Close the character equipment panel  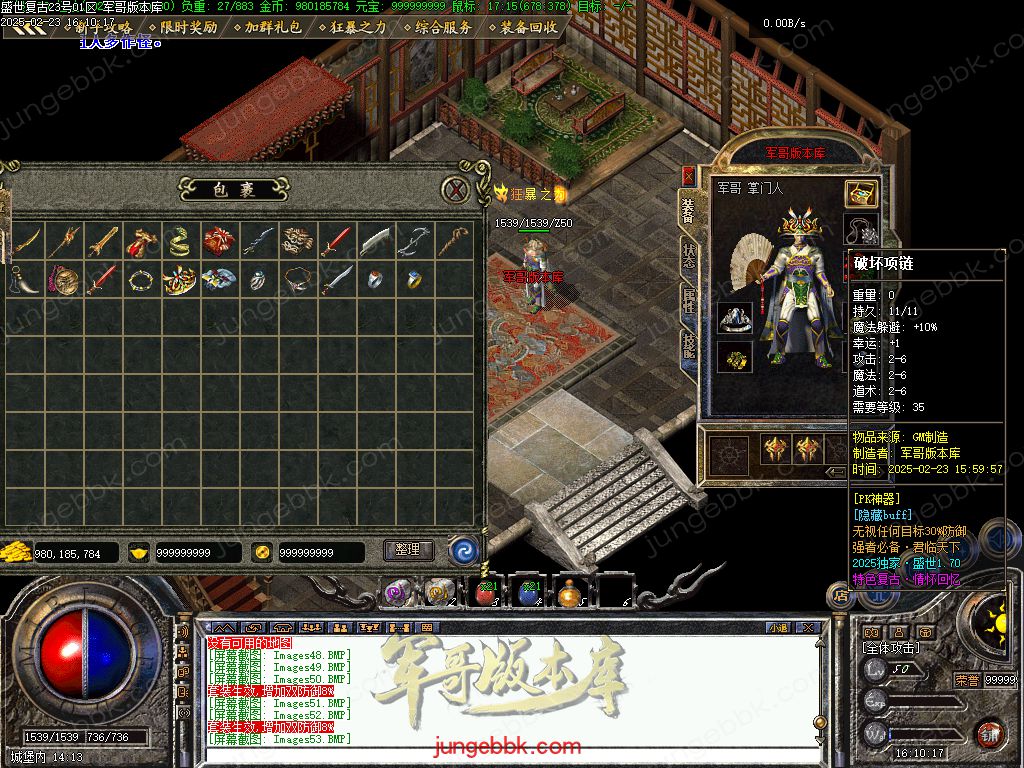click(688, 175)
